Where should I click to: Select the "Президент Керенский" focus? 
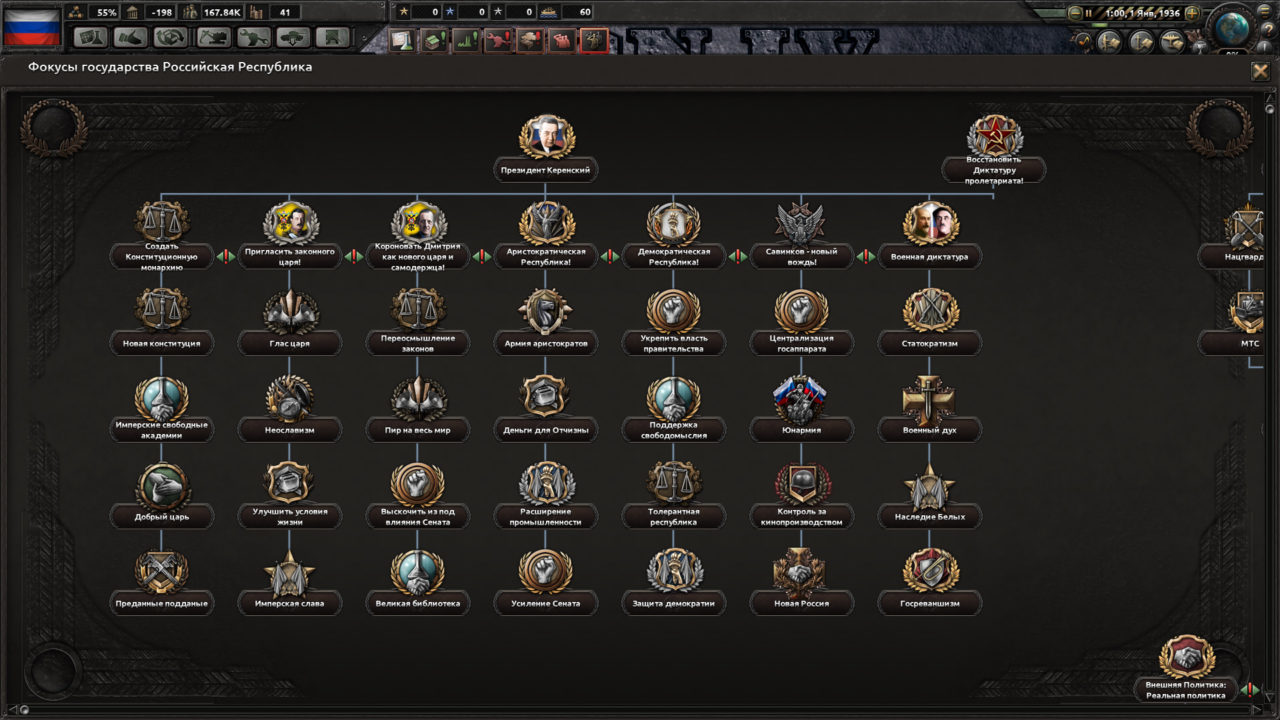point(547,136)
